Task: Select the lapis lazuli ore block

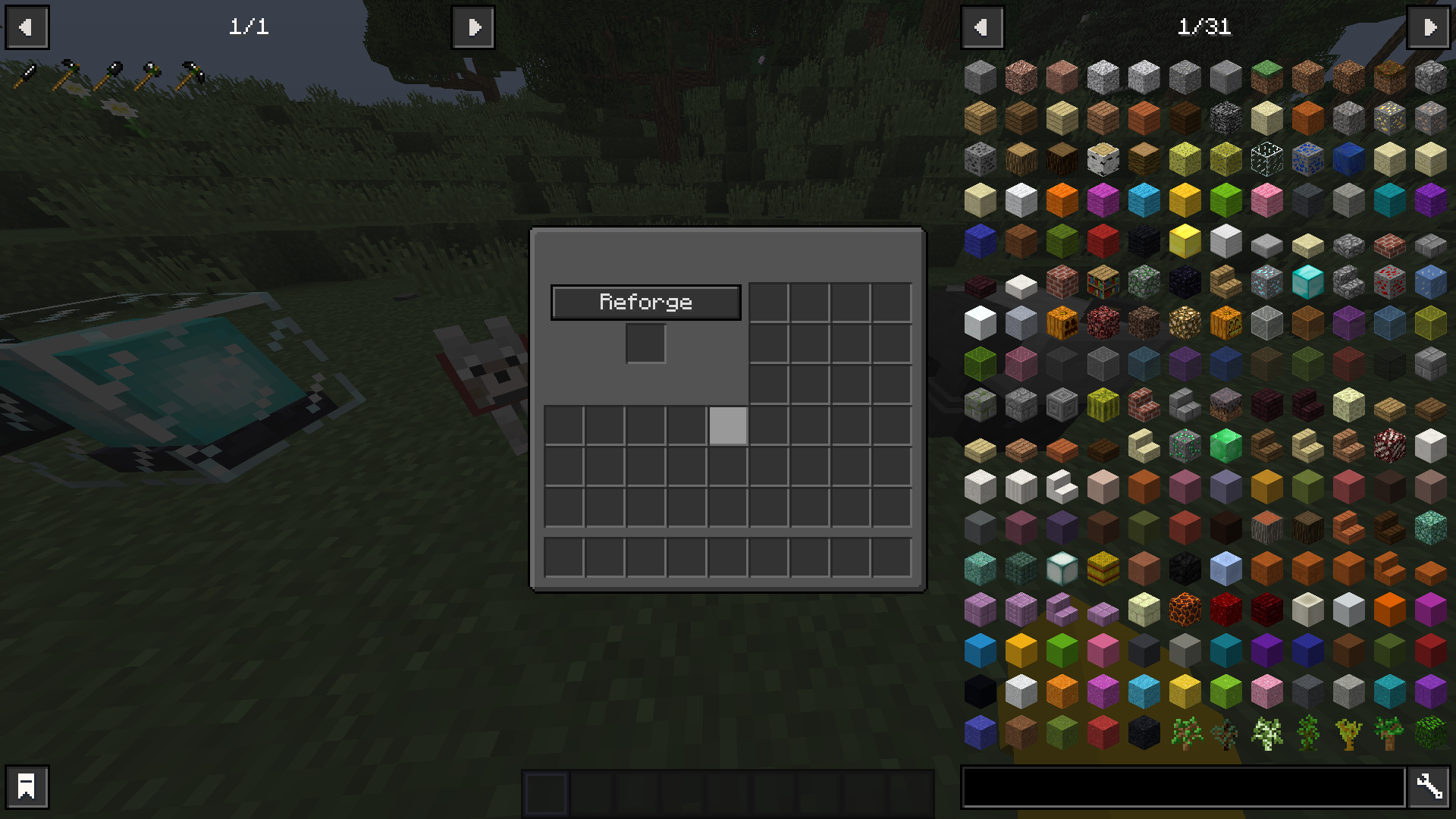Action: [x=1306, y=159]
